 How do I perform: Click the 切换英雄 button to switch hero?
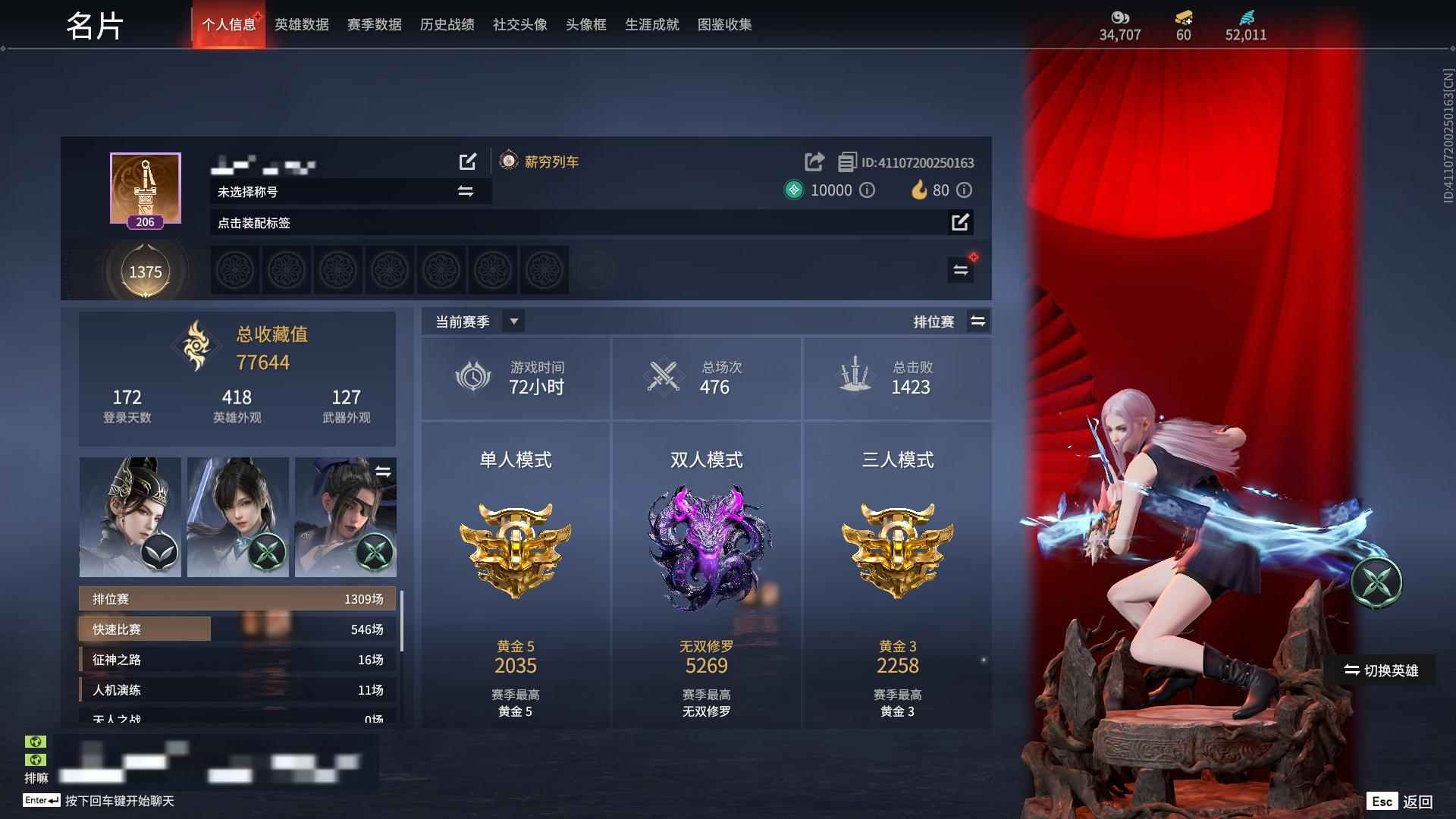pos(1382,670)
